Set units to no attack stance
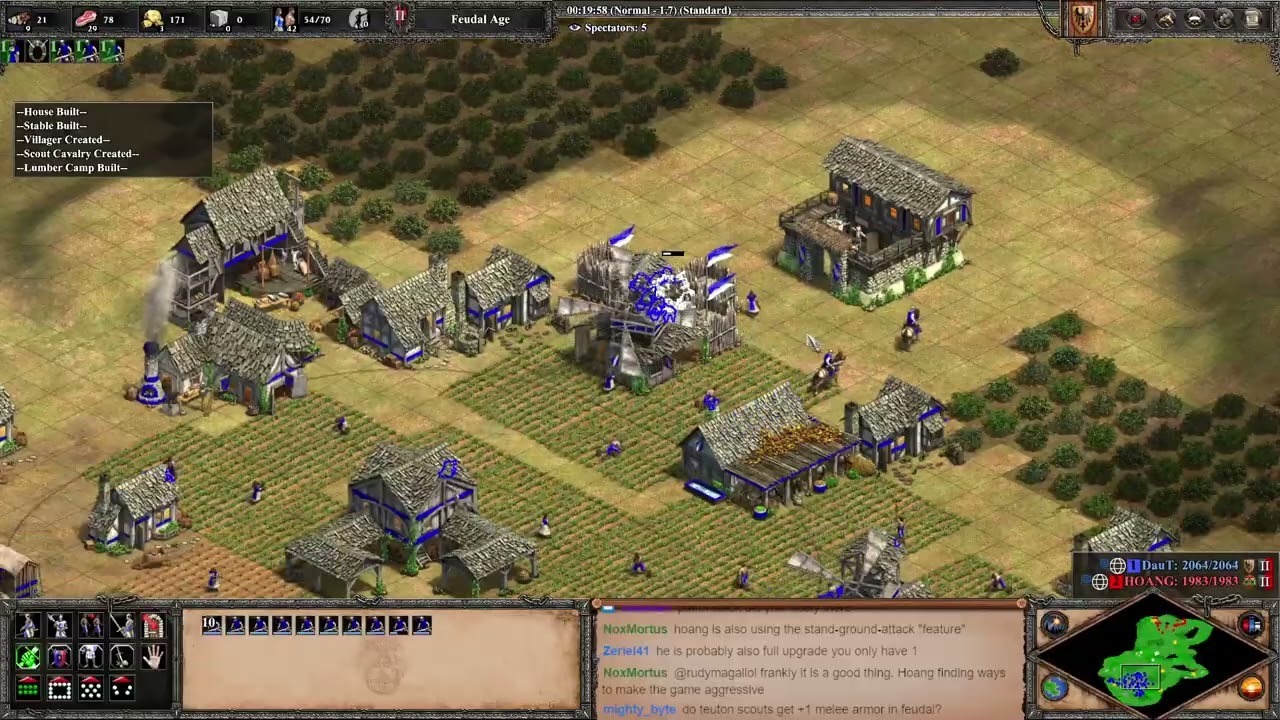Viewport: 1280px width, 720px height. (121, 657)
